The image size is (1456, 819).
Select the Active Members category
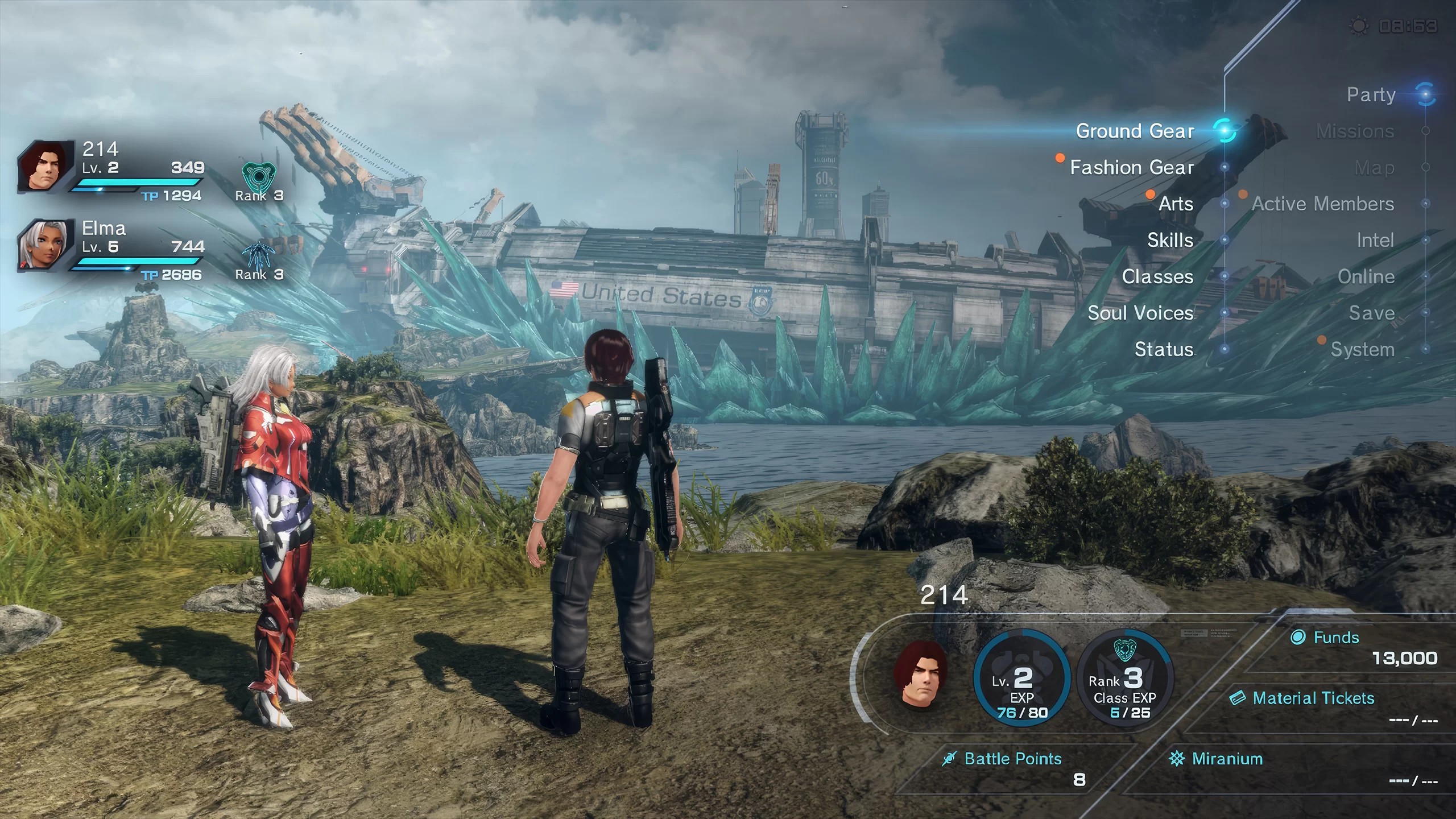point(1323,204)
